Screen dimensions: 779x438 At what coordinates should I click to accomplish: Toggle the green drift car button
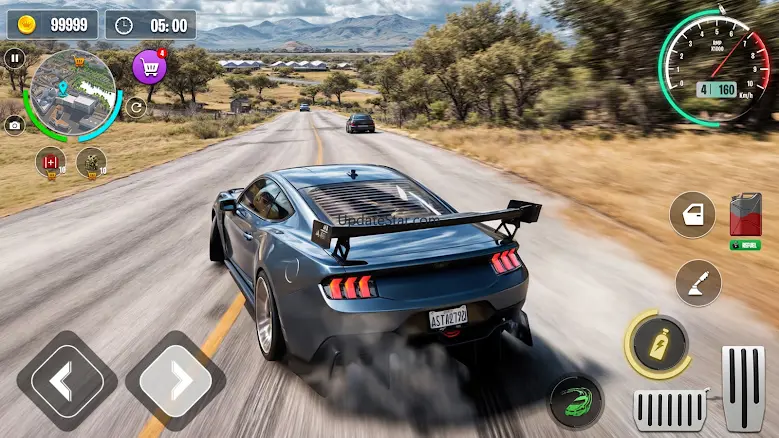coord(577,401)
